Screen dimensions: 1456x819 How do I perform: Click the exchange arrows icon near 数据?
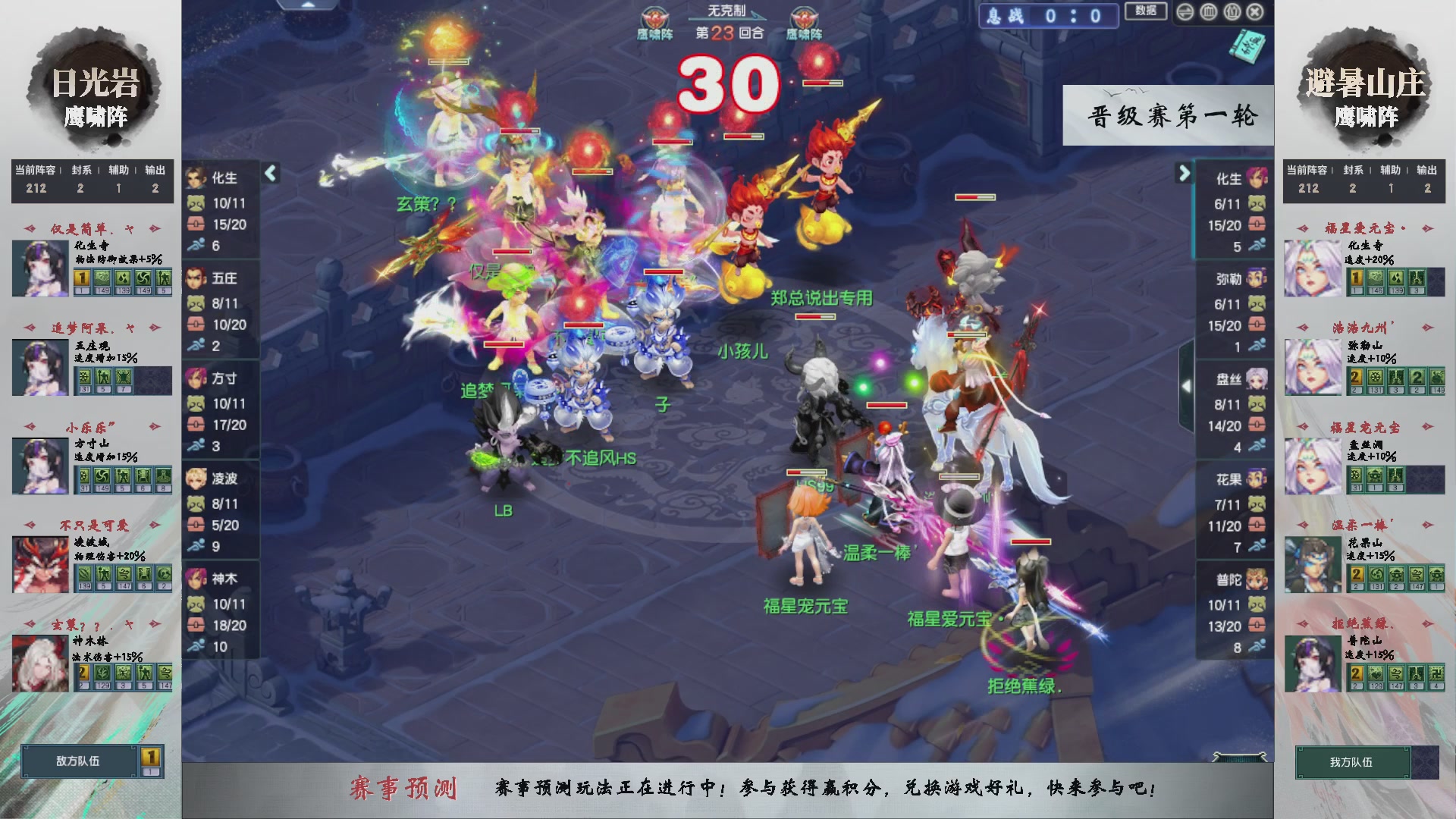tap(1186, 11)
